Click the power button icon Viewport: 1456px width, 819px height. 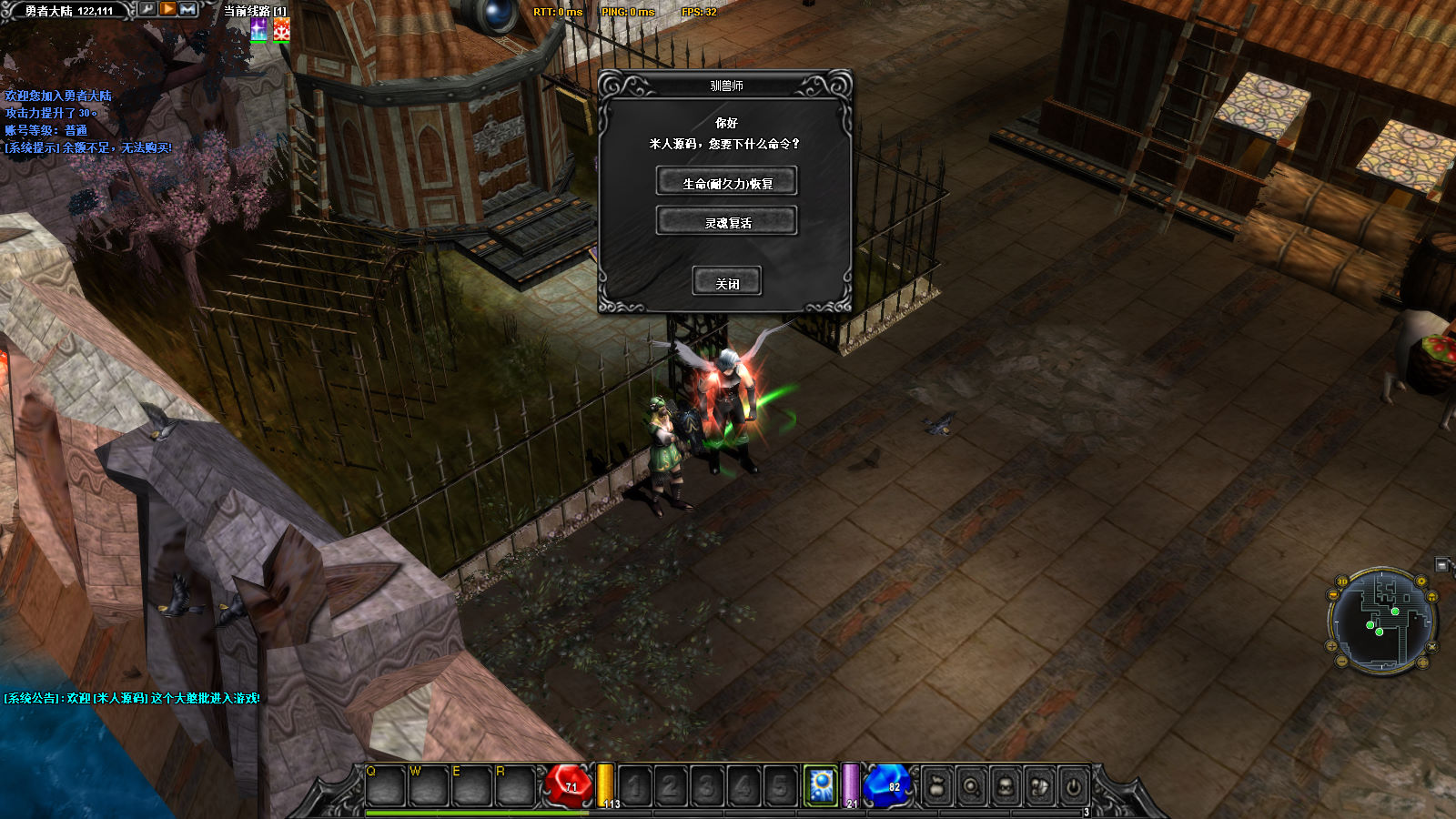(1074, 786)
